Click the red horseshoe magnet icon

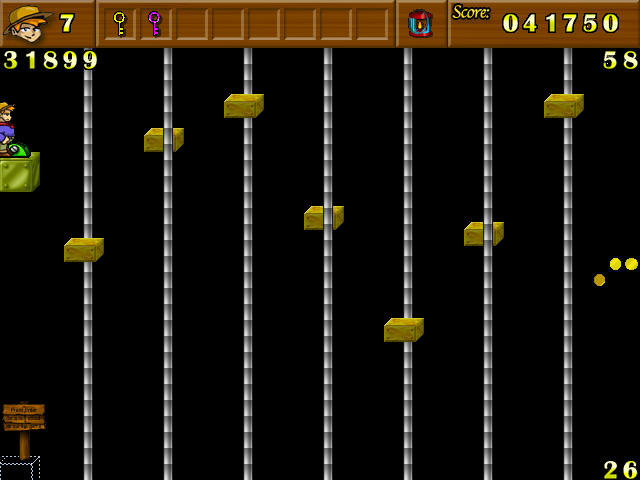(420, 23)
